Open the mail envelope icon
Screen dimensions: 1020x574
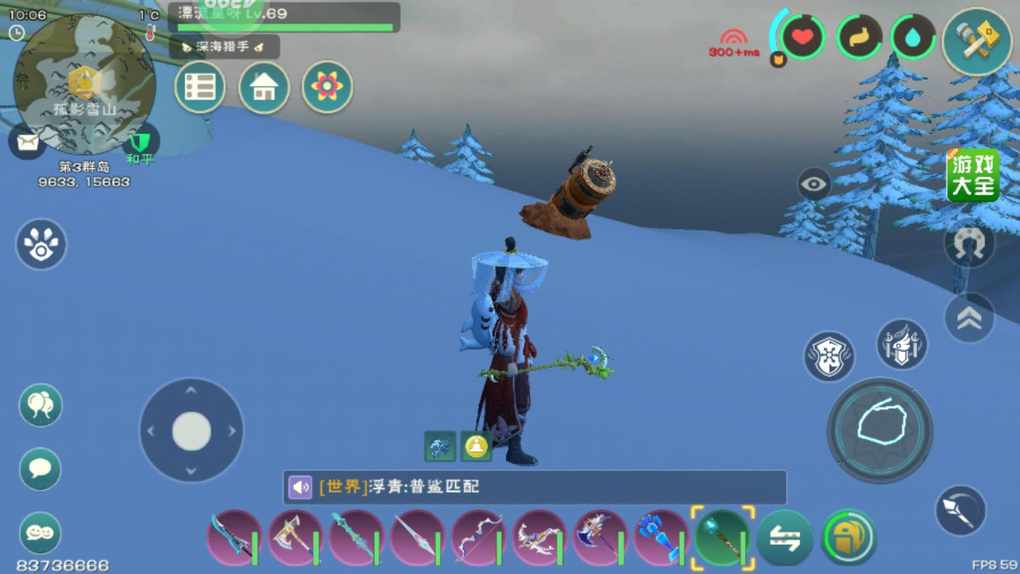pos(27,142)
